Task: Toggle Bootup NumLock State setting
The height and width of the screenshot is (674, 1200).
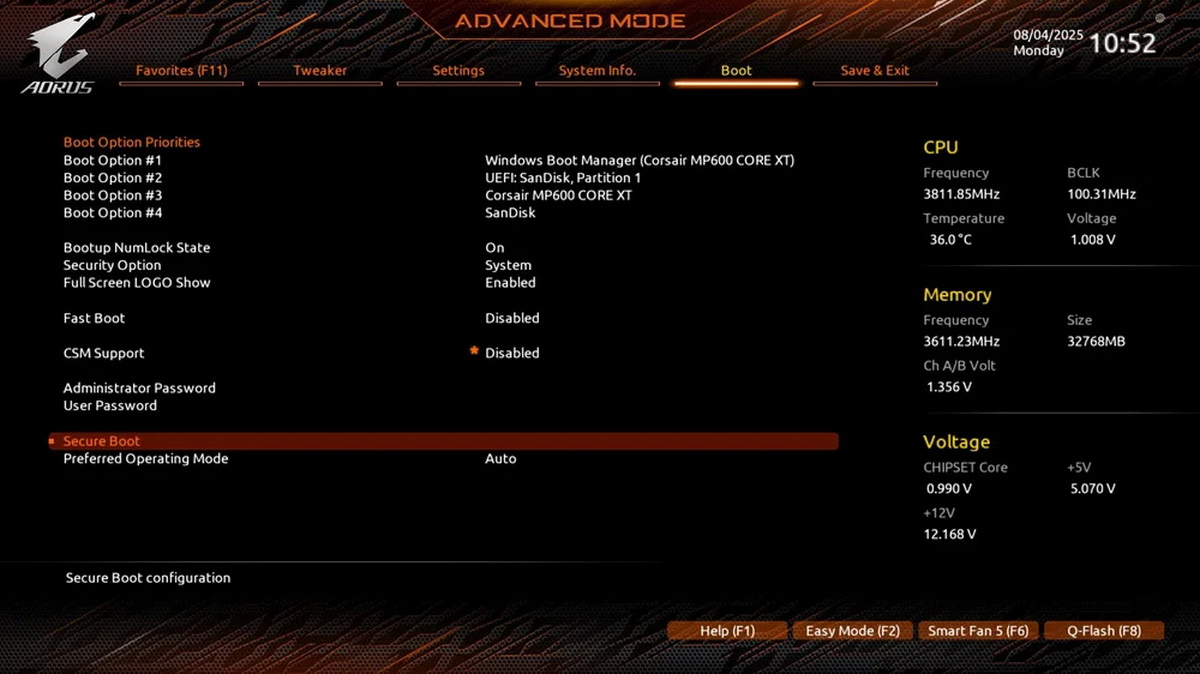Action: (495, 248)
